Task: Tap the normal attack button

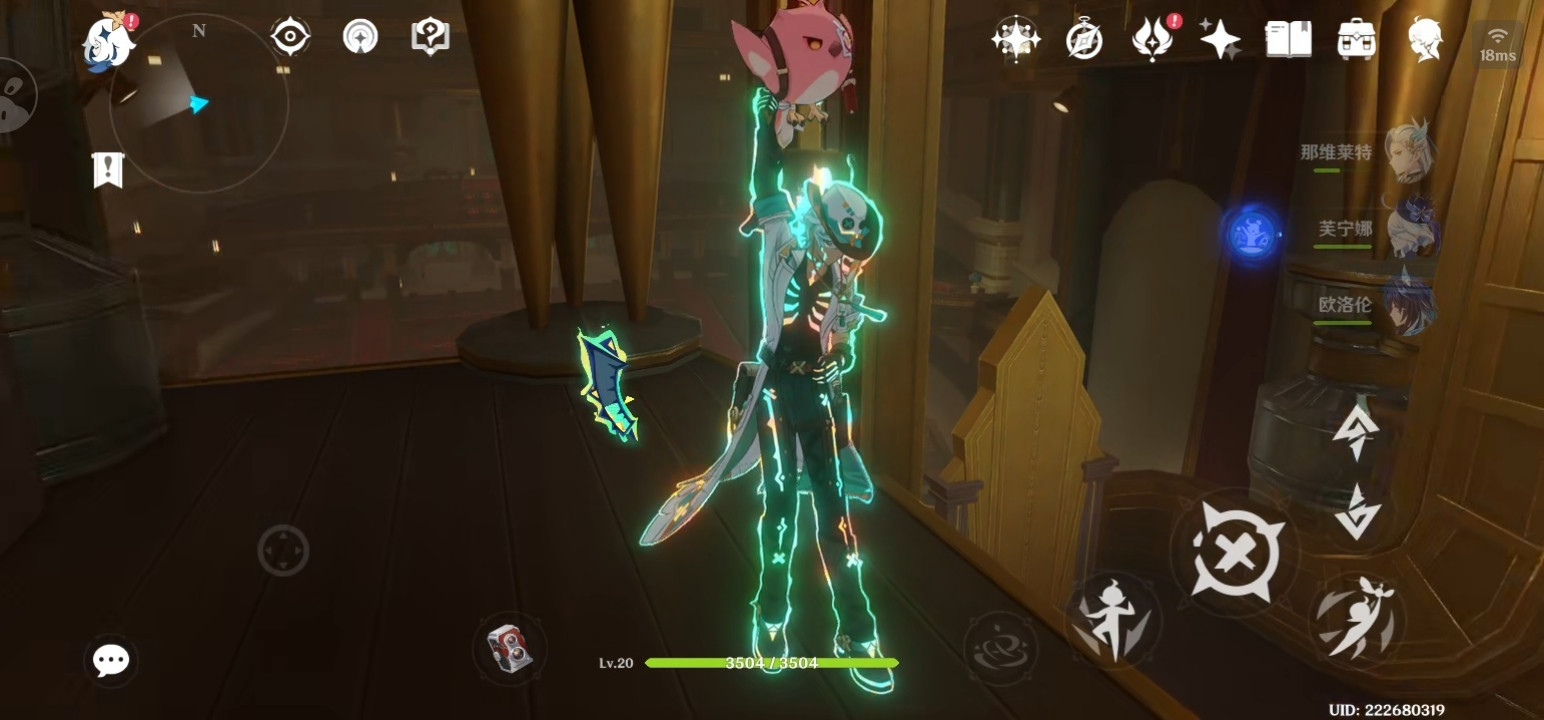Action: tap(1234, 551)
